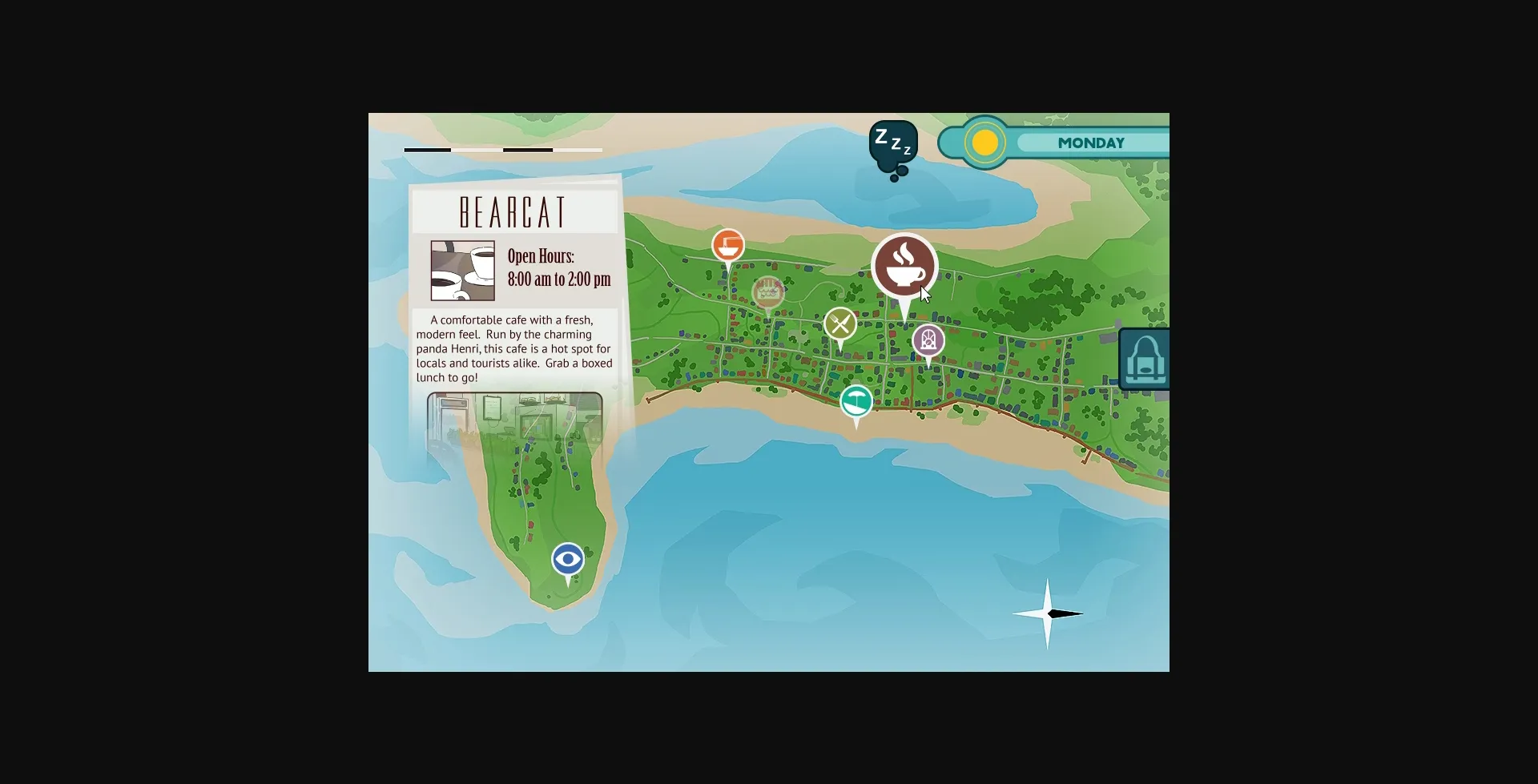Click the faded cake shop map marker
1538x784 pixels.
click(x=768, y=290)
